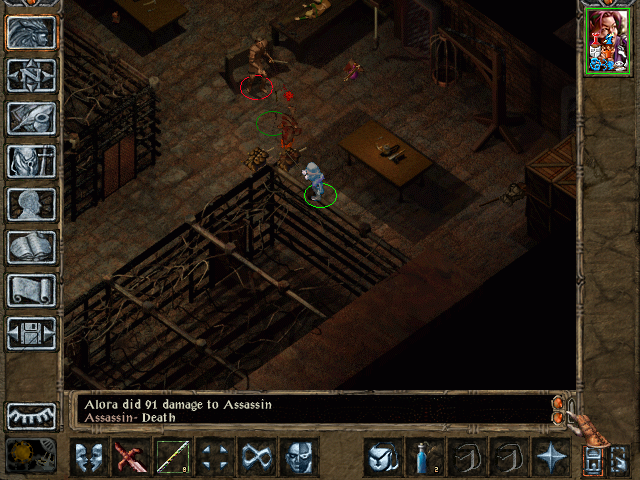Image resolution: width=640 pixels, height=480 pixels.
Task: Open the area map with the compass icon
Action: click(x=32, y=75)
